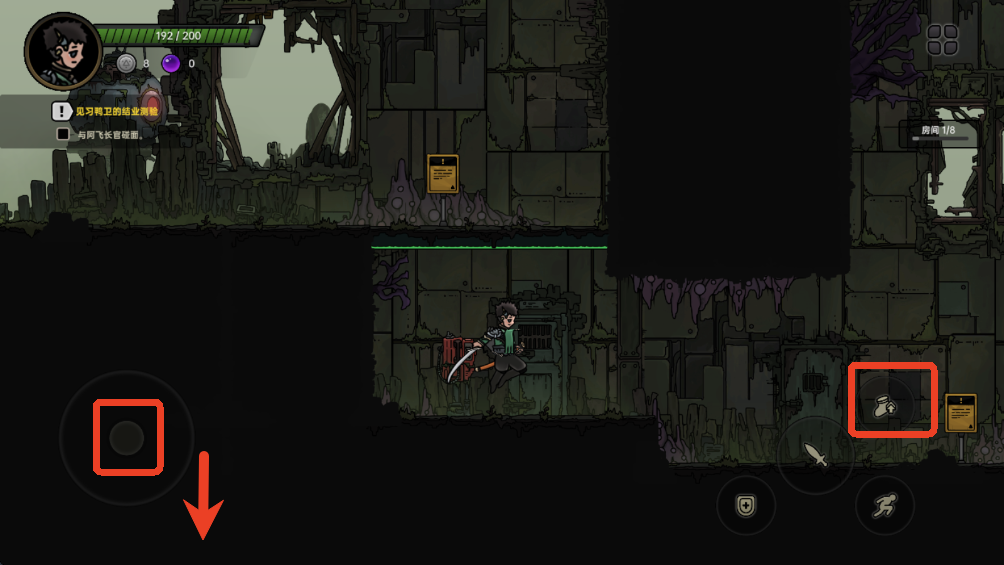Tap the virtual joystick center knob
The width and height of the screenshot is (1004, 565).
(x=127, y=437)
